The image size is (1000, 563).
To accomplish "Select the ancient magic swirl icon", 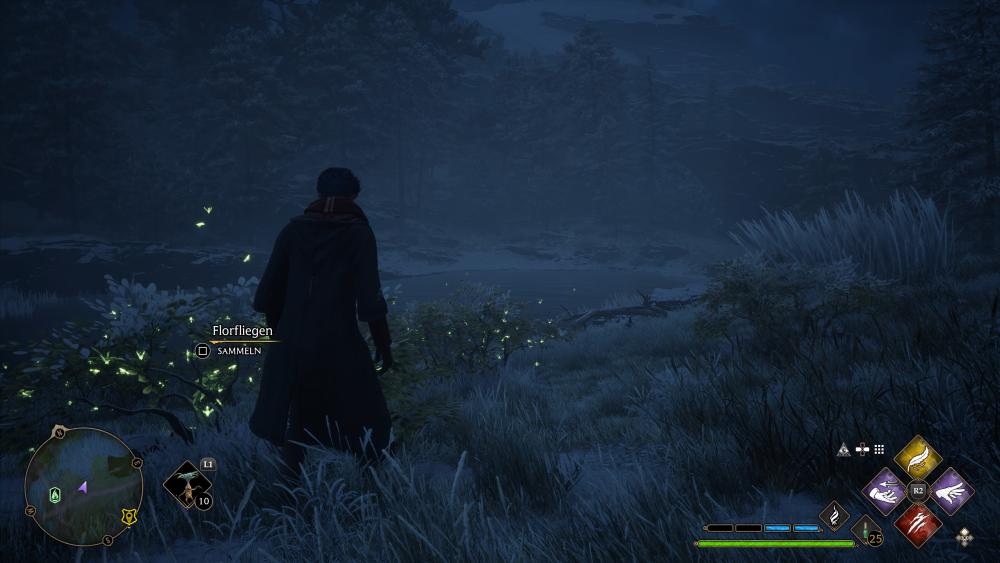I will coord(834,516).
